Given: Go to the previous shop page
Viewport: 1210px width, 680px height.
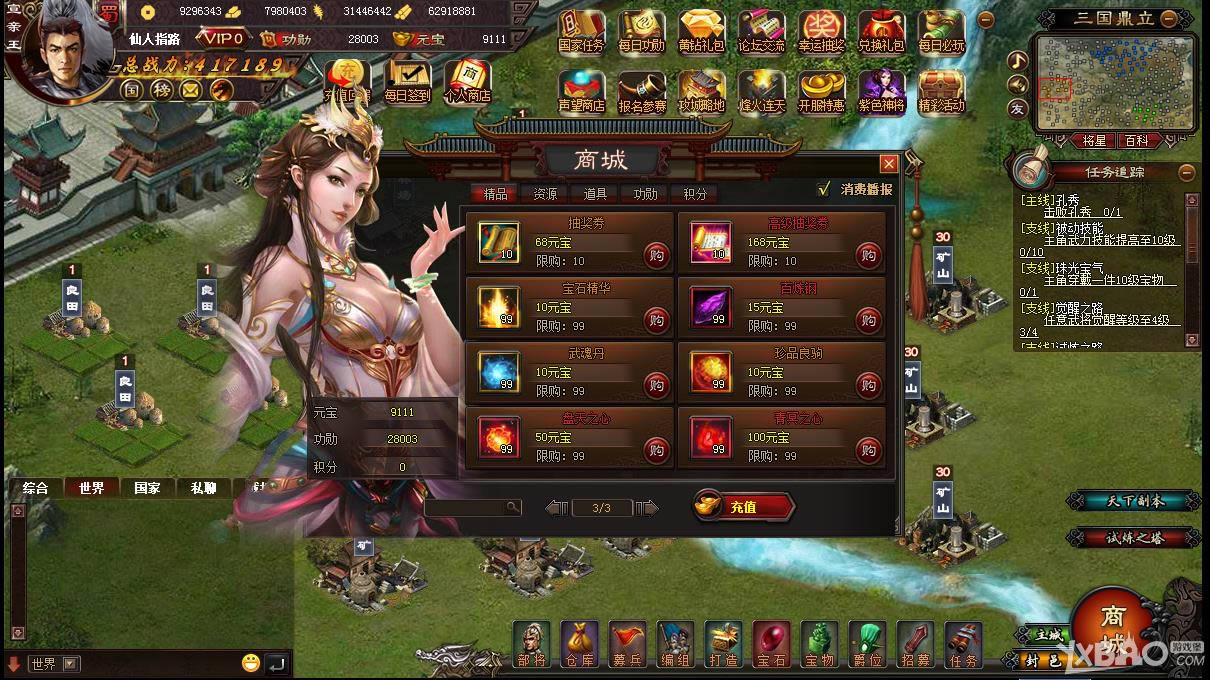Looking at the screenshot, I should [557, 508].
